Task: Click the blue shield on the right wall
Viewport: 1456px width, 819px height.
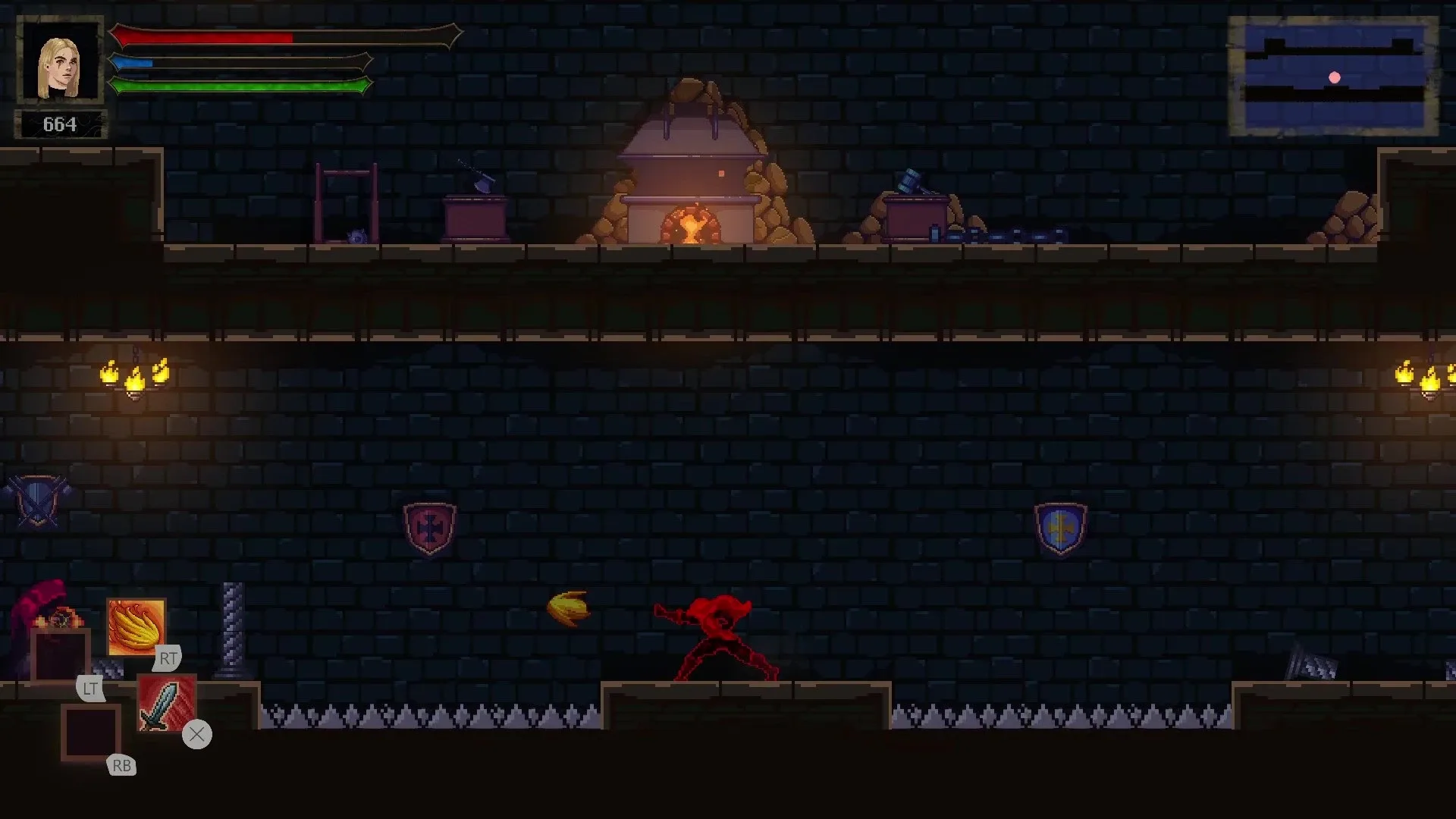Action: [1060, 527]
